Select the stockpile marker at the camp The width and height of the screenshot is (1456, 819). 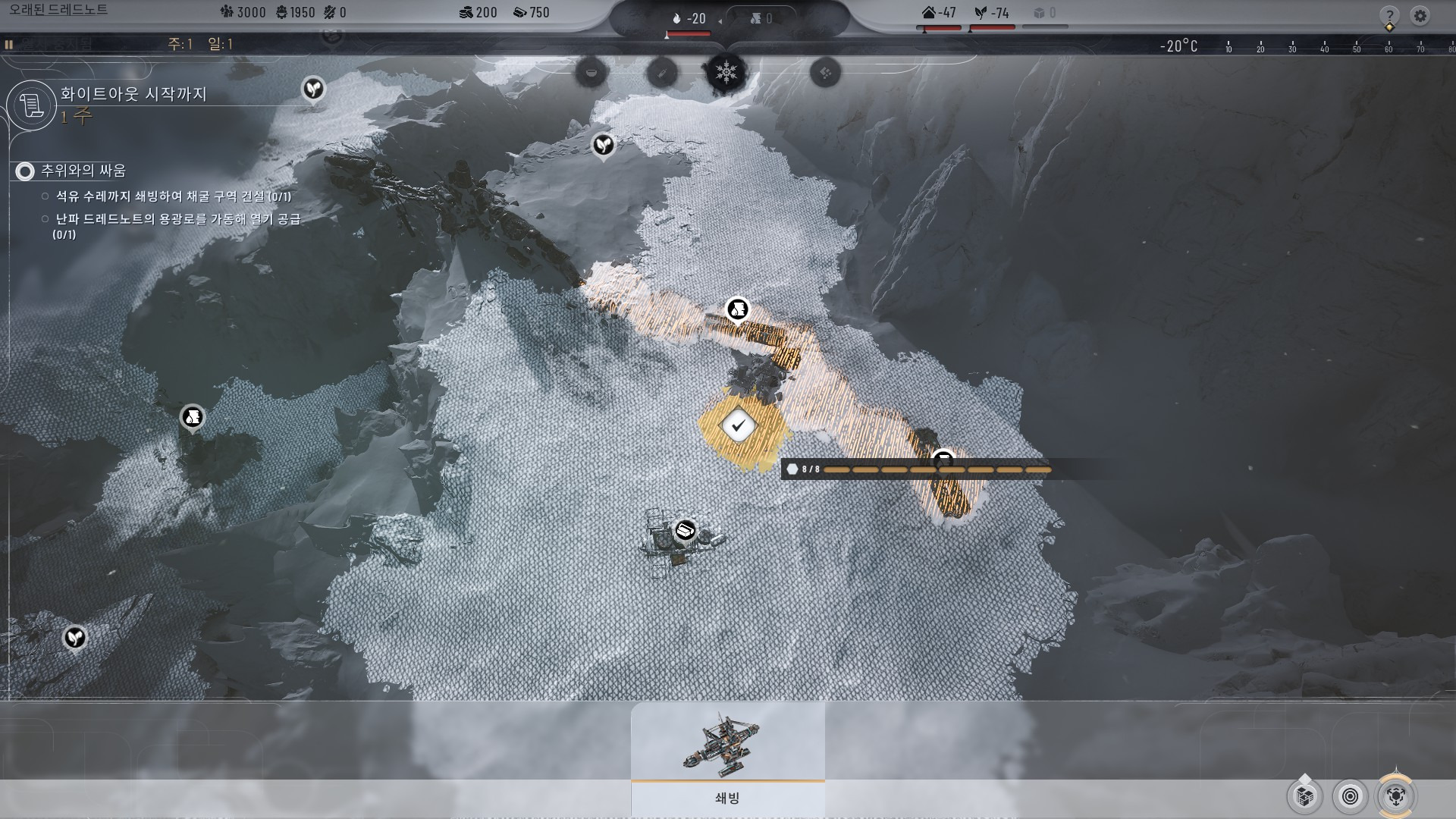pyautogui.click(x=686, y=530)
